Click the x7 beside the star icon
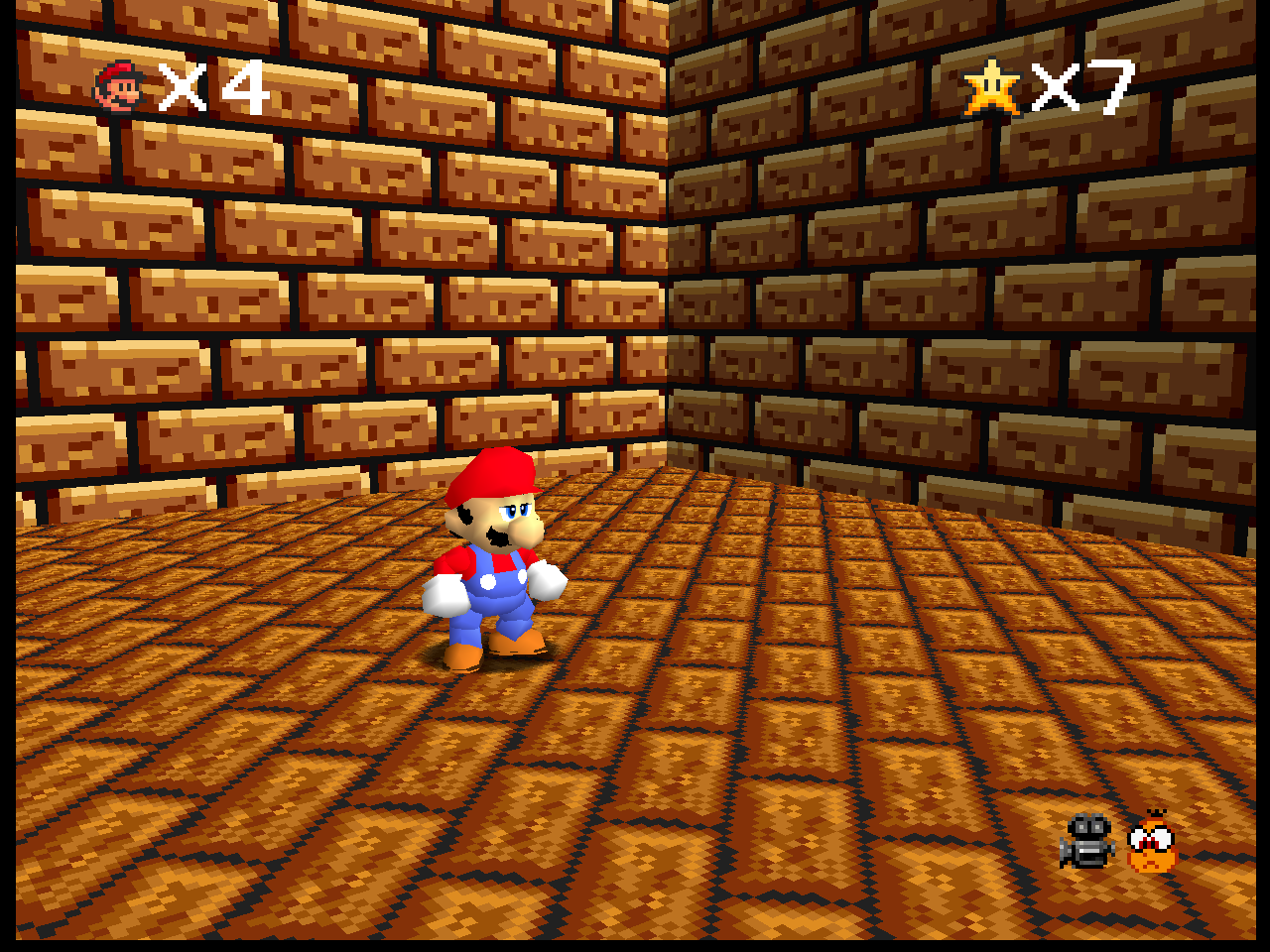Screen dimensions: 1270x952 (x=1081, y=89)
